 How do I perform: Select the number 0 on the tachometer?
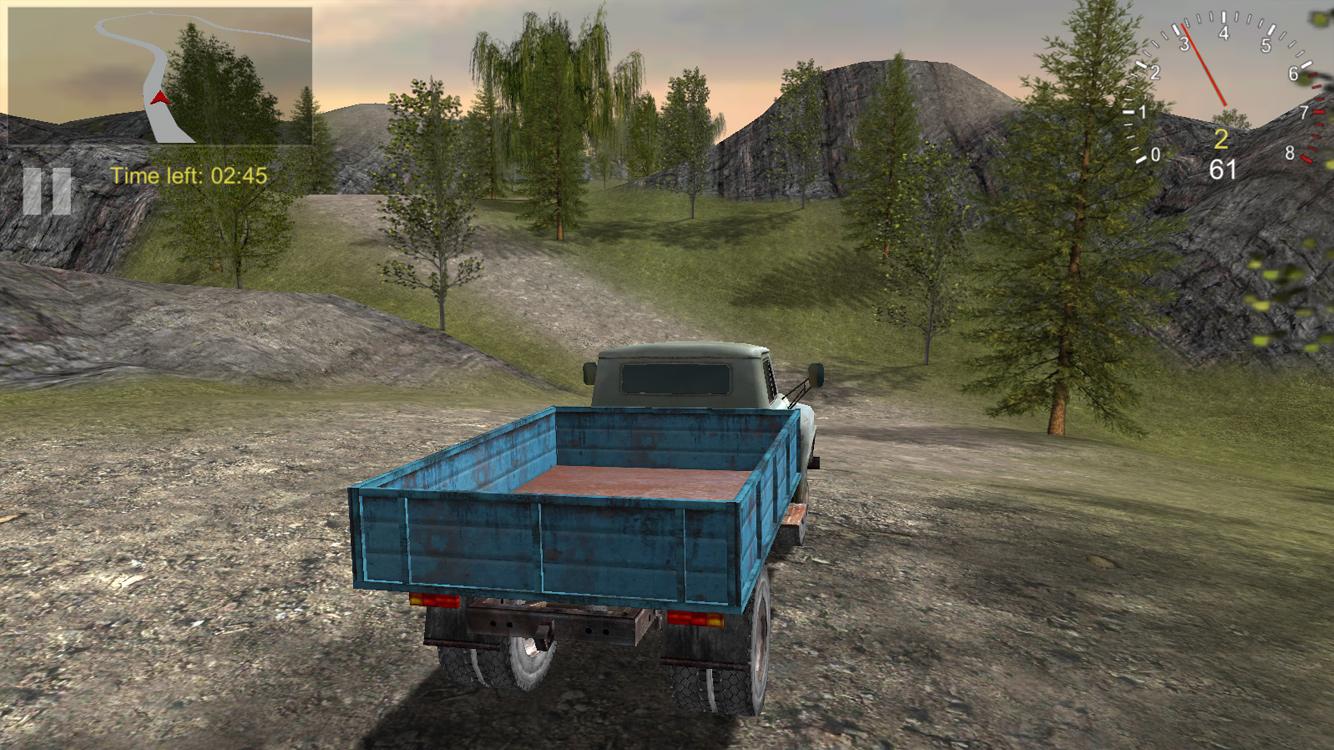(1156, 153)
